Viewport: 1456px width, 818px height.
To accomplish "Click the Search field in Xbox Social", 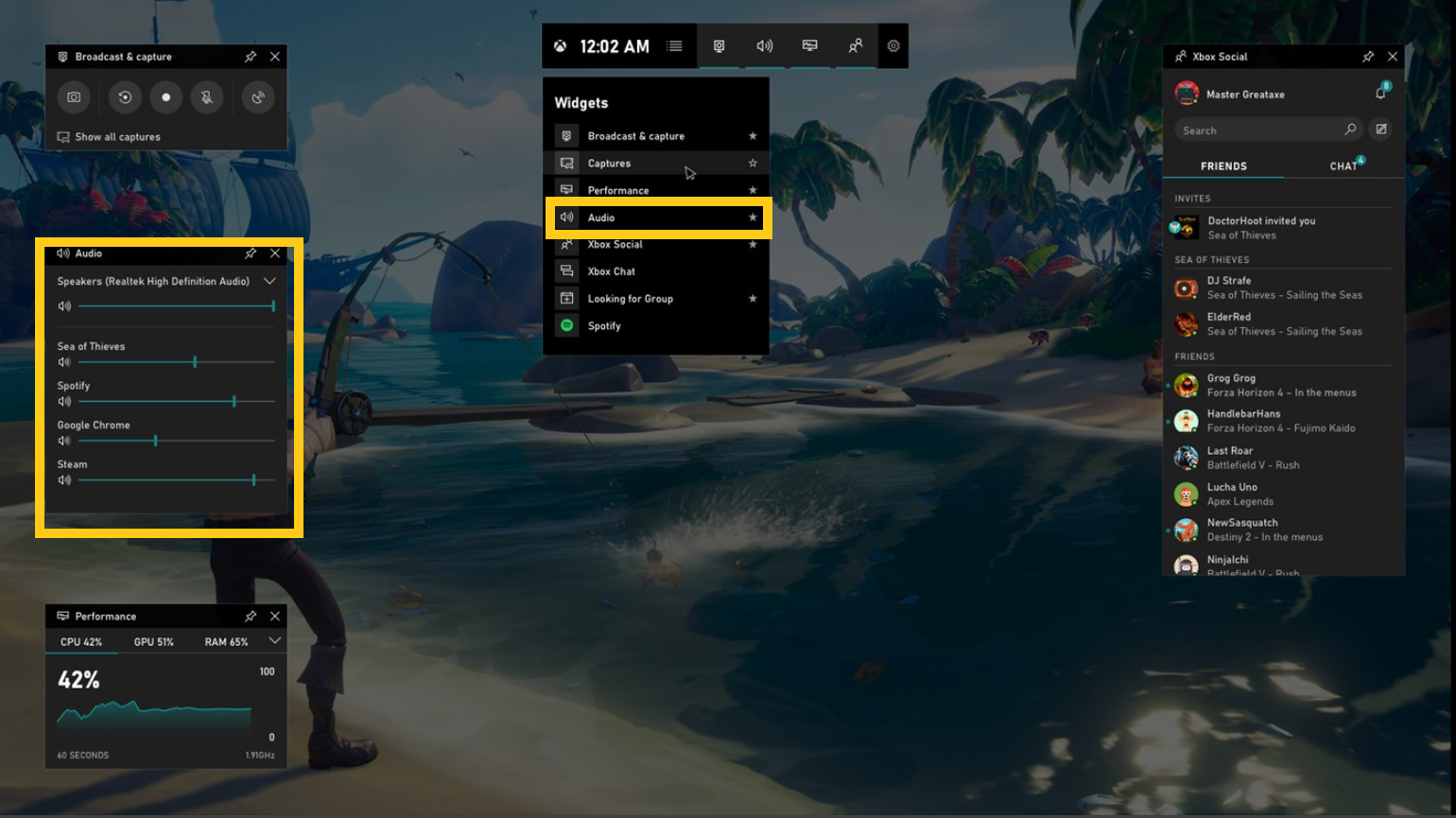I will (1262, 129).
